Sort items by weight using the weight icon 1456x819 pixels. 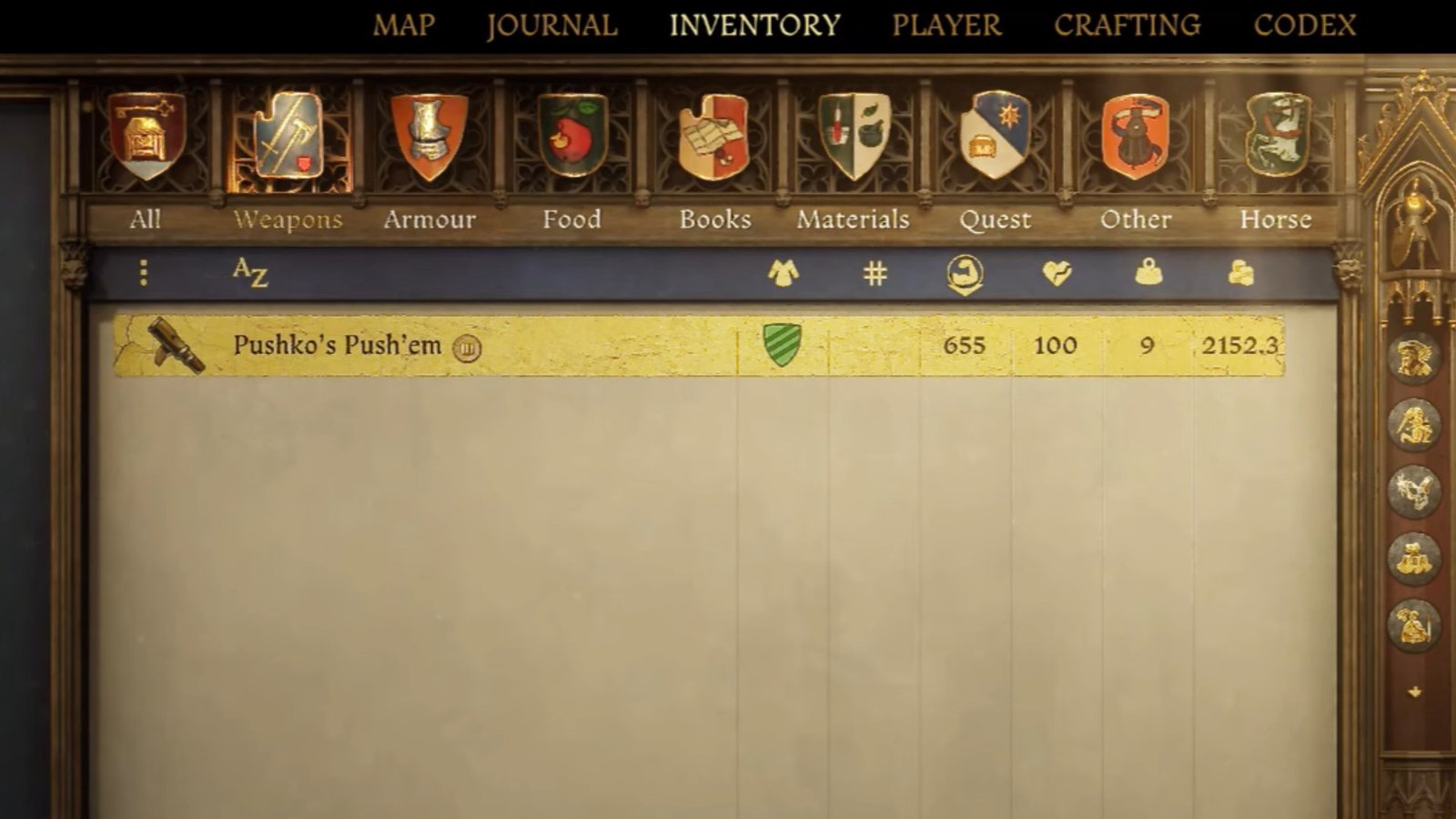1148,270
